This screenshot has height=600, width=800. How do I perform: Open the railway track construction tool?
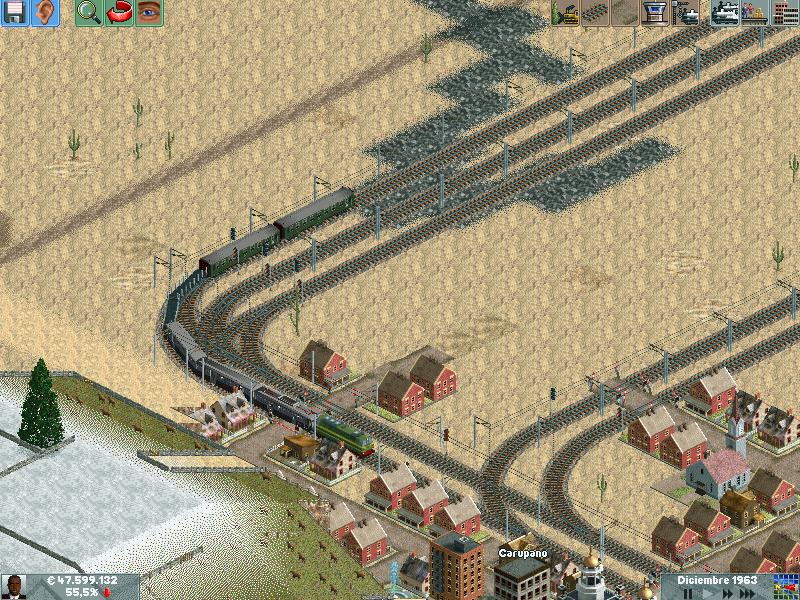pos(595,13)
